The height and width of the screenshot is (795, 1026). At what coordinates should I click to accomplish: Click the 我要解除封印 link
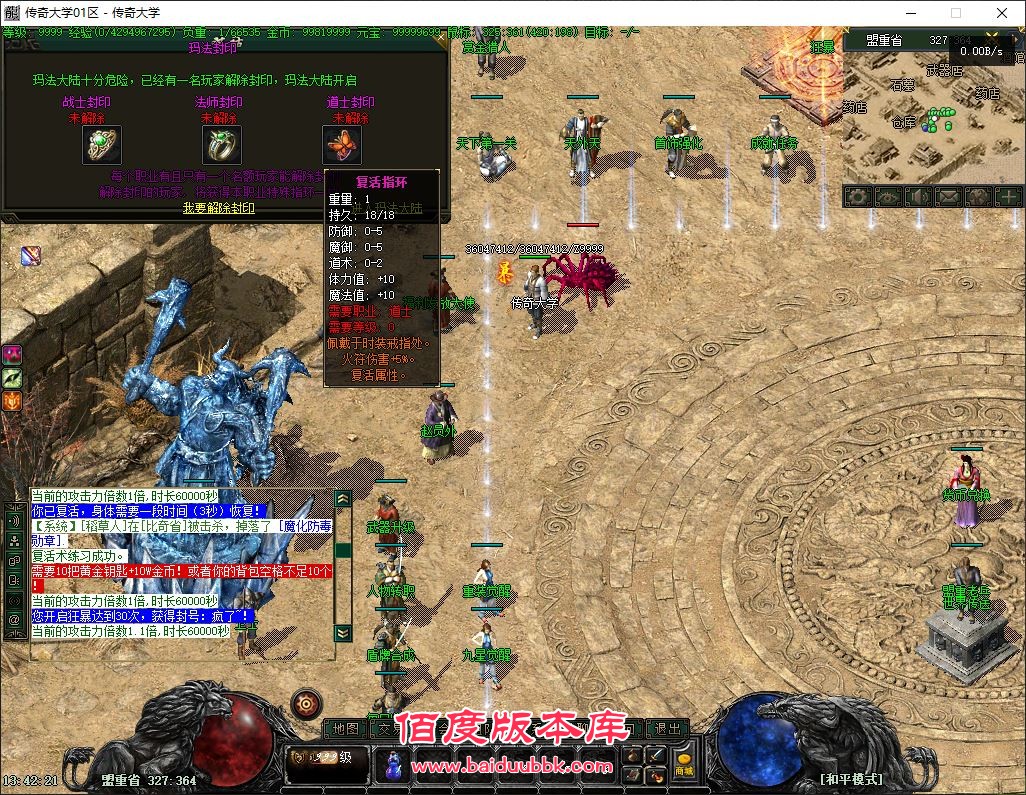click(219, 208)
